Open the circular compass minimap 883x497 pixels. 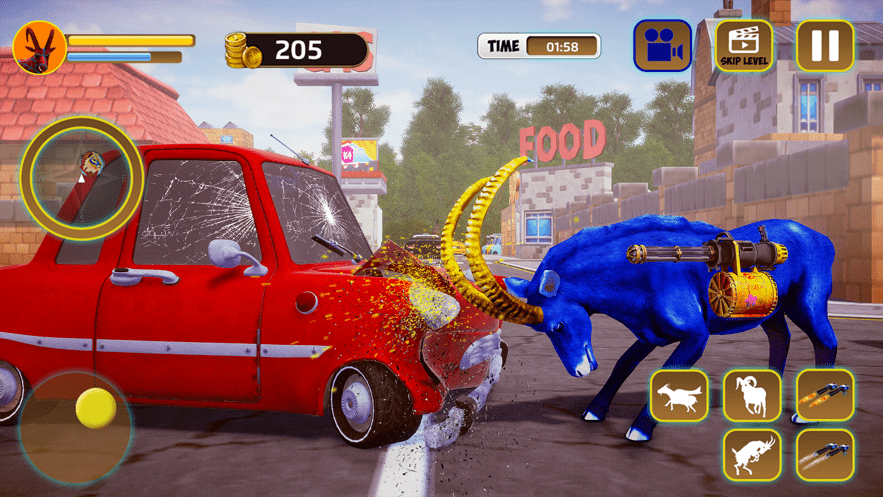82,173
